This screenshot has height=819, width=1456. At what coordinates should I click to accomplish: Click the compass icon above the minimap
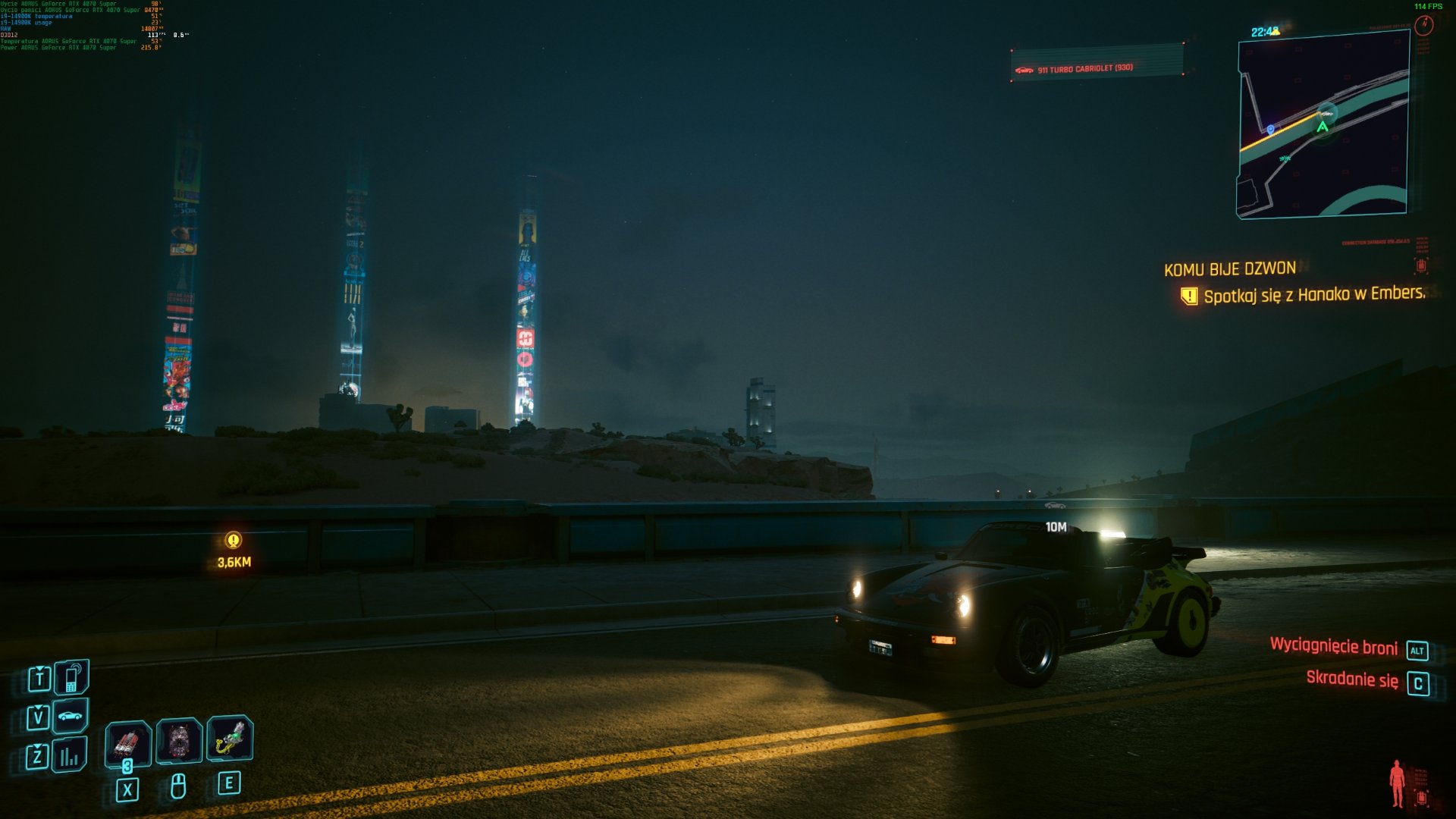click(x=1423, y=27)
